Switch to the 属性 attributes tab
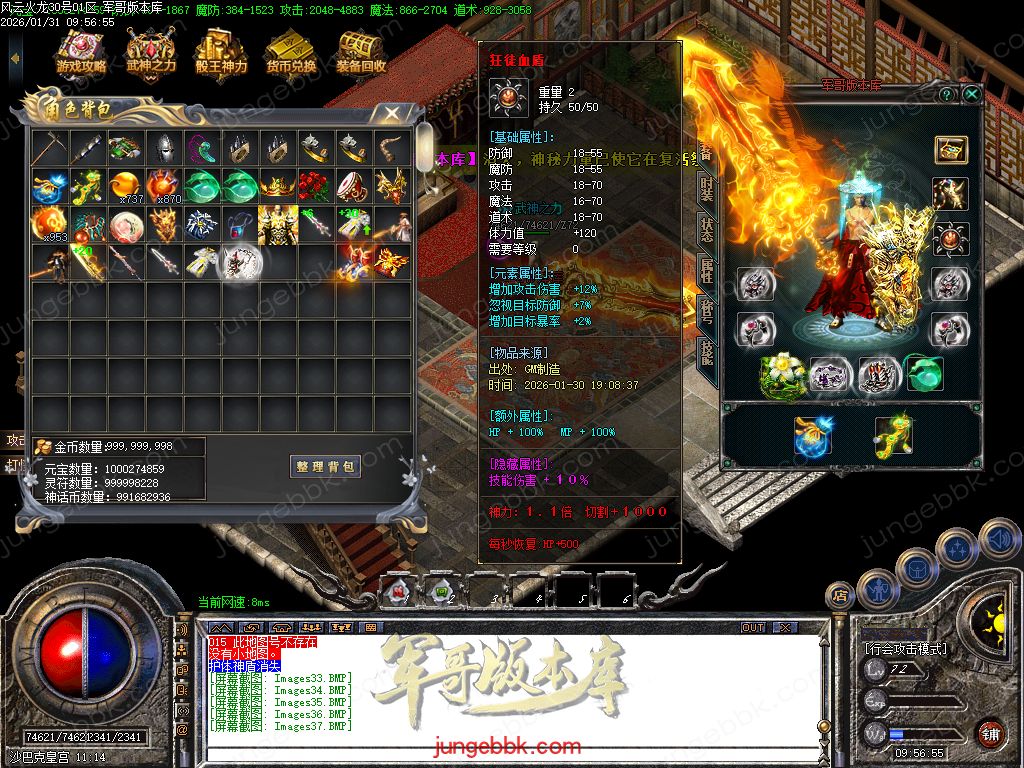The height and width of the screenshot is (768, 1024). [x=707, y=268]
